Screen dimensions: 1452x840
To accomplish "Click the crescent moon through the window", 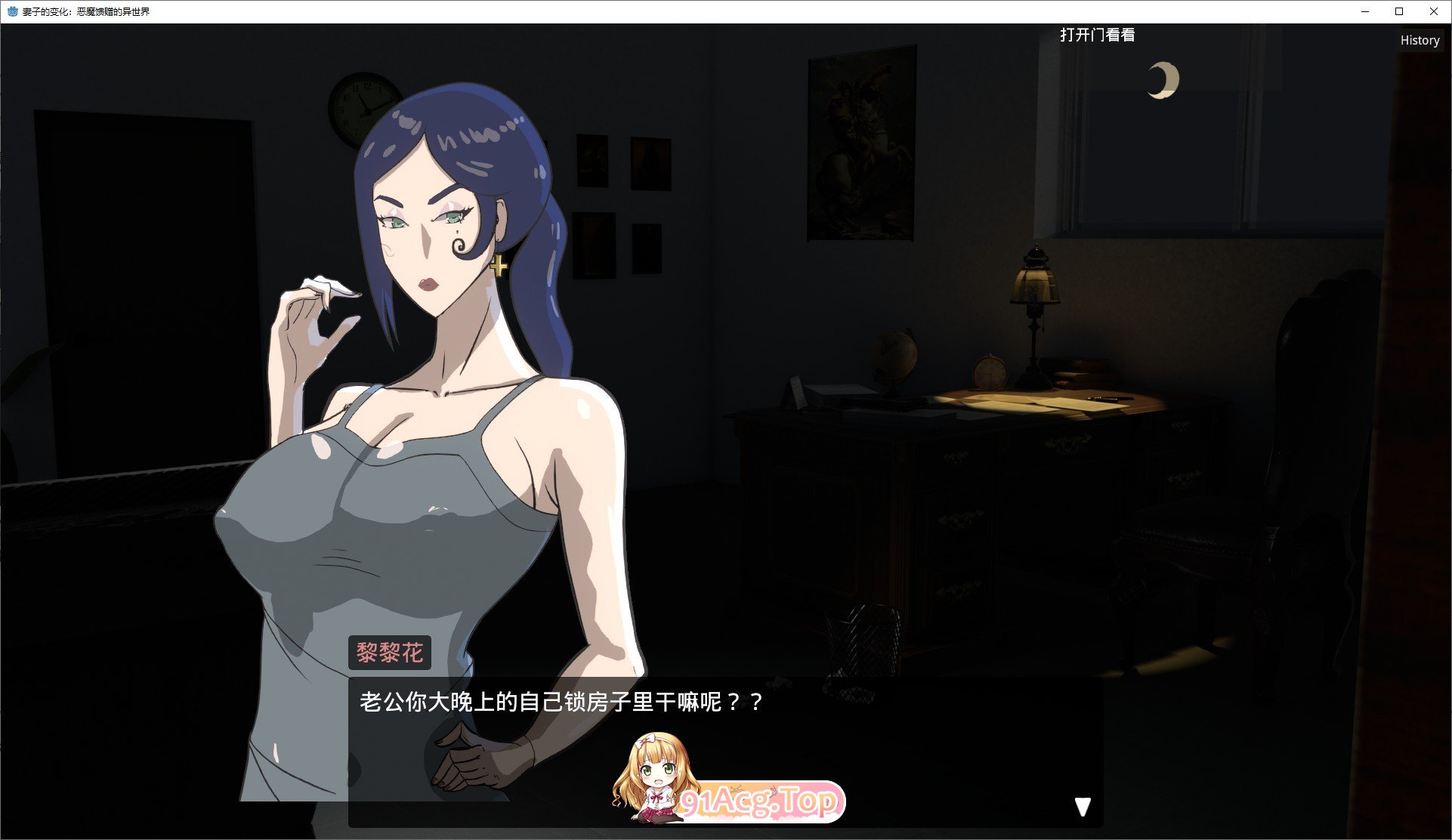I will point(1162,79).
